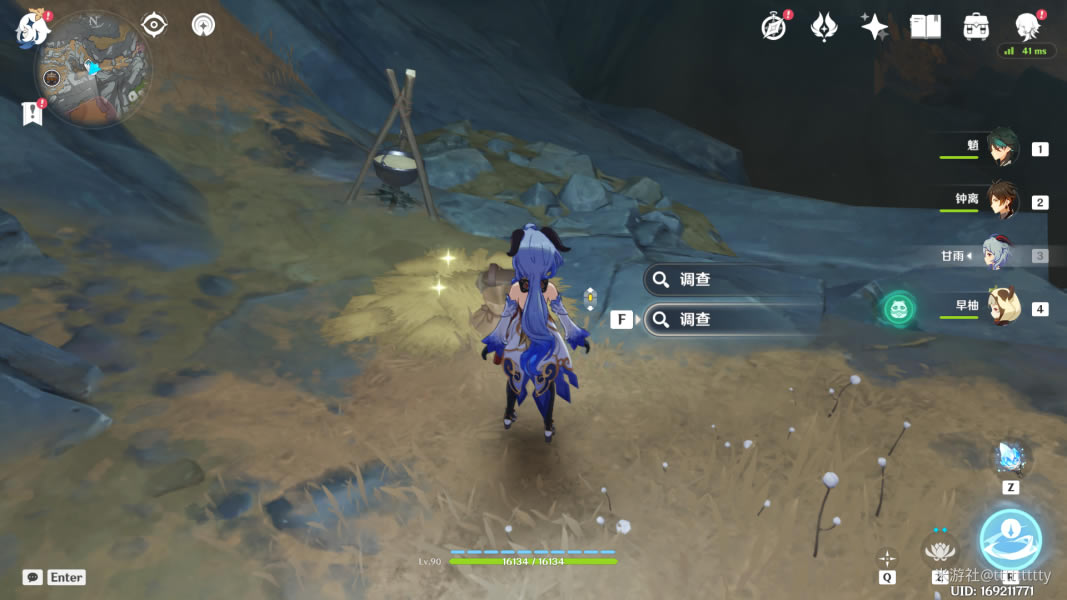This screenshot has width=1067, height=600.
Task: Open the adventurer handbook book icon
Action: pyautogui.click(x=925, y=27)
